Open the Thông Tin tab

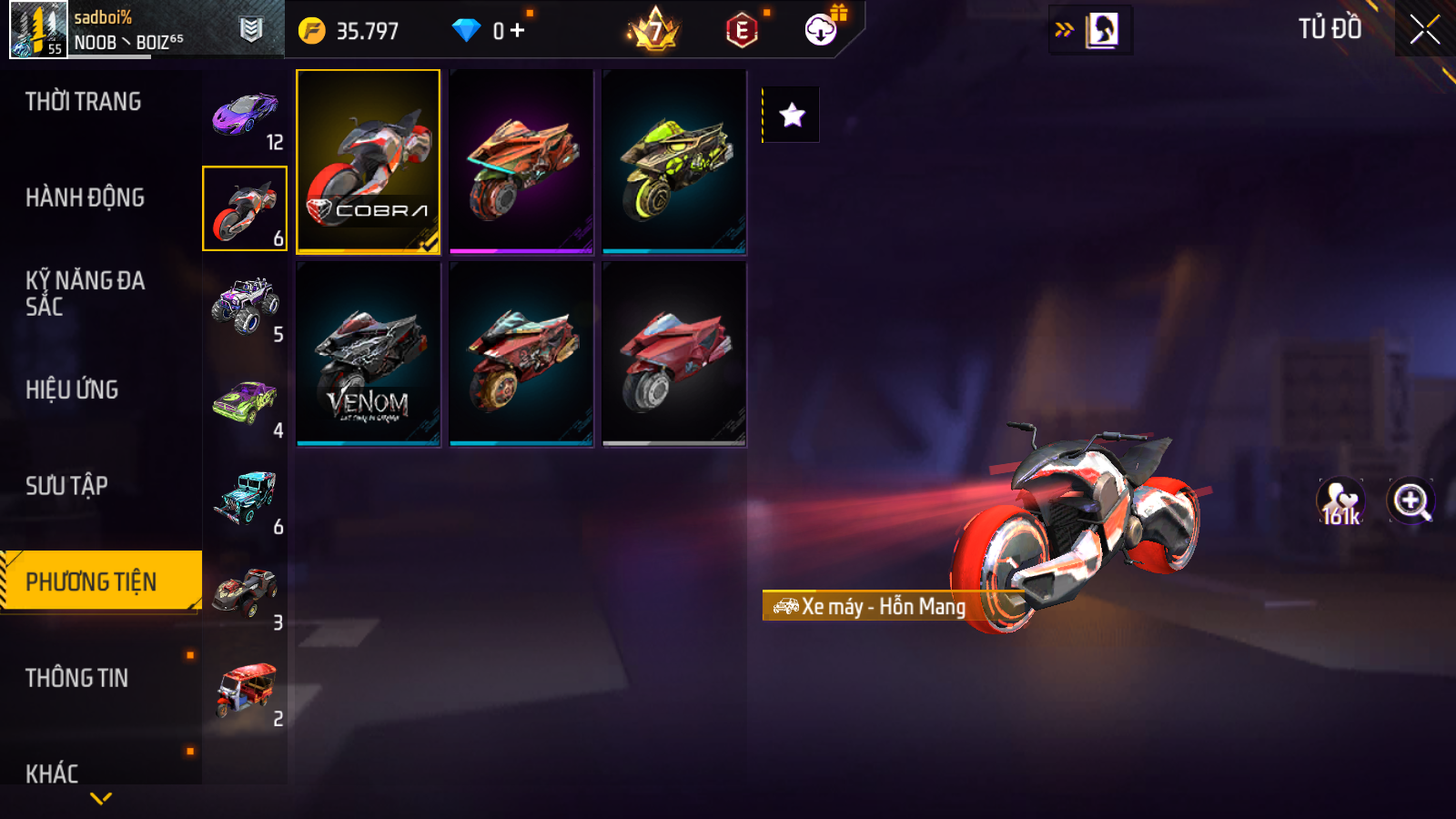(x=77, y=678)
